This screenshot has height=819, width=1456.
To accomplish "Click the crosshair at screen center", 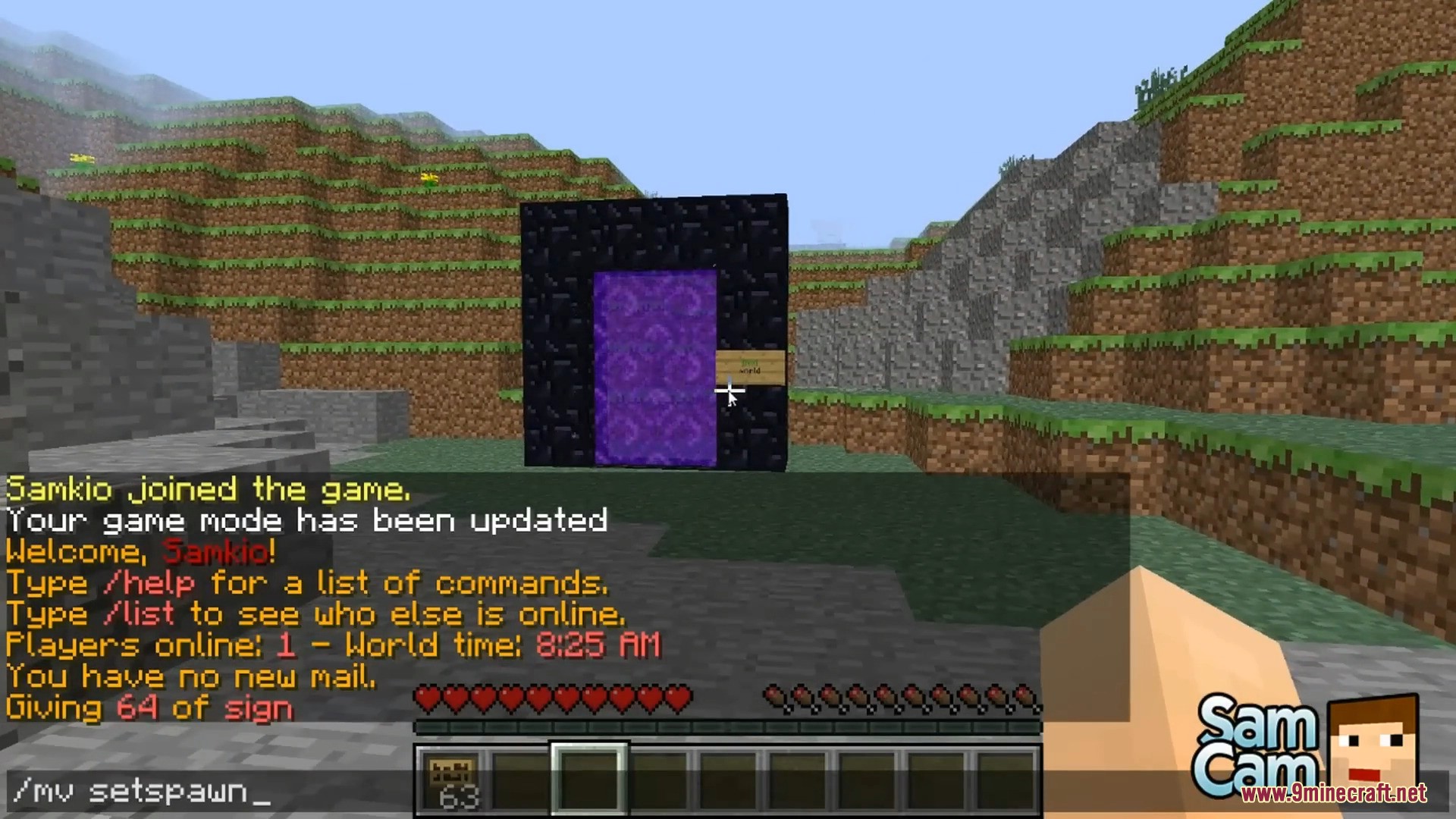I will coord(728,391).
